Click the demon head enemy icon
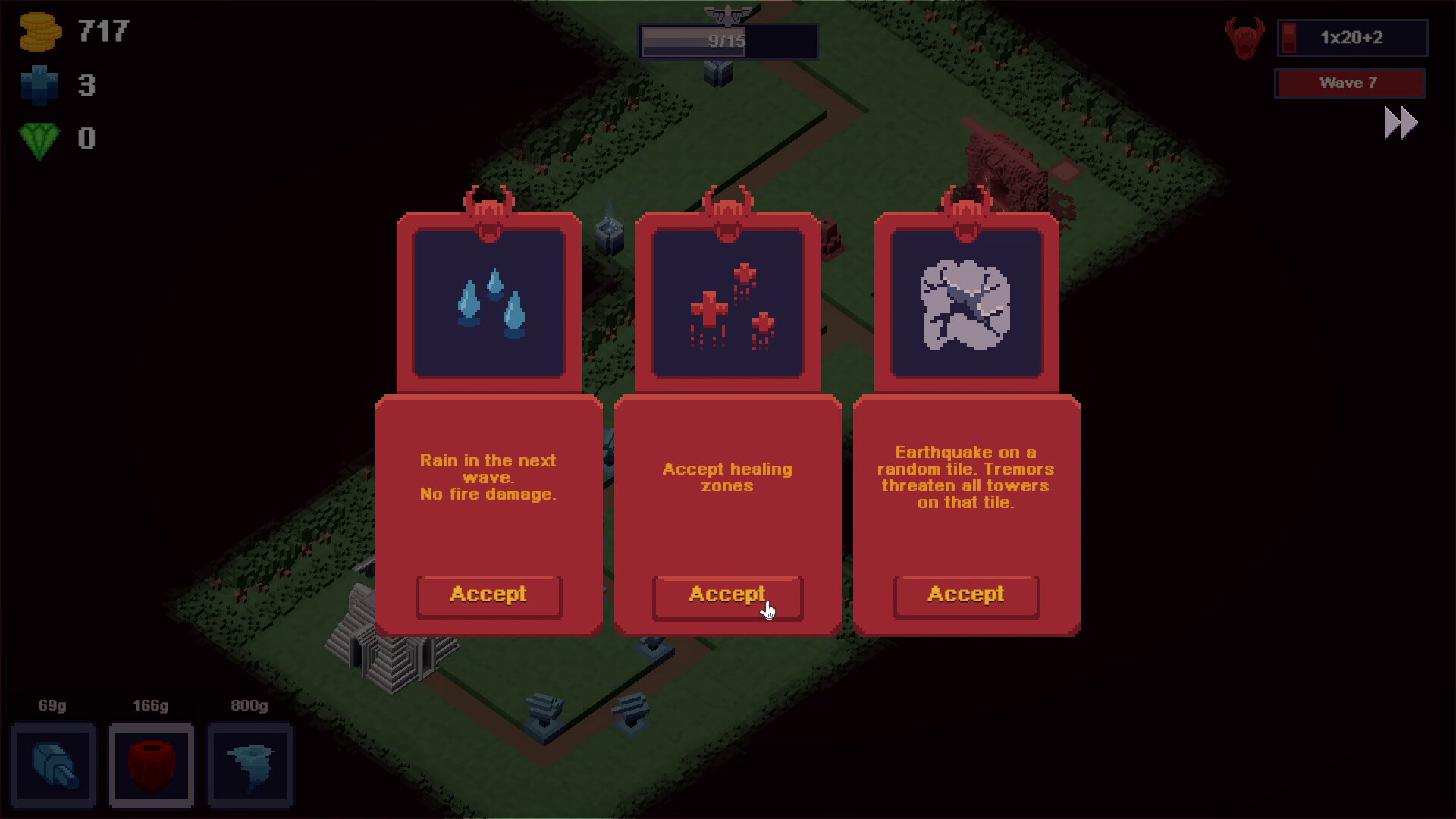This screenshot has height=819, width=1456. pos(1245,36)
